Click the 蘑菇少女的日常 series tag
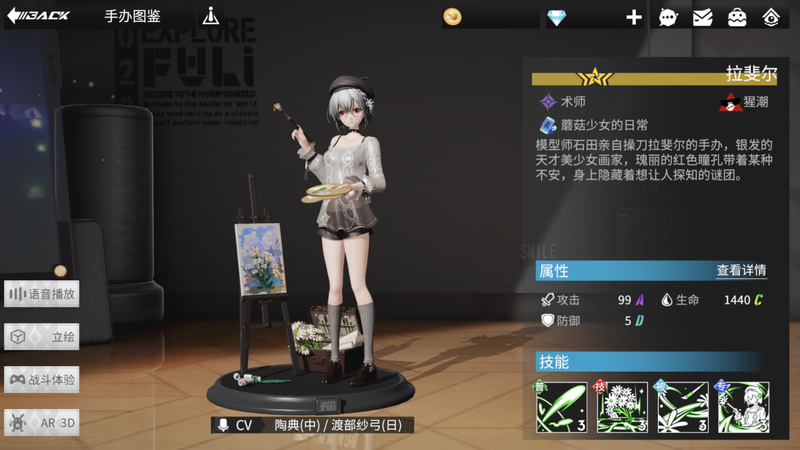 (594, 126)
